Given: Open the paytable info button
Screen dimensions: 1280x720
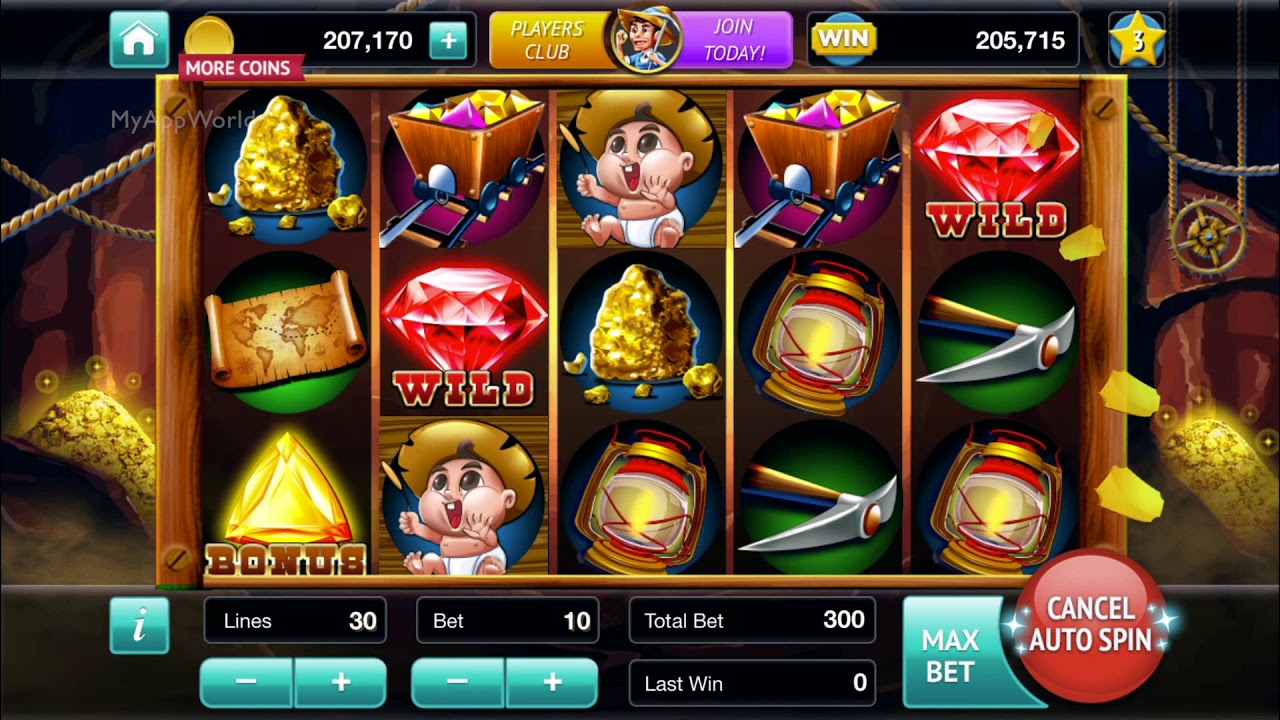Looking at the screenshot, I should [139, 625].
